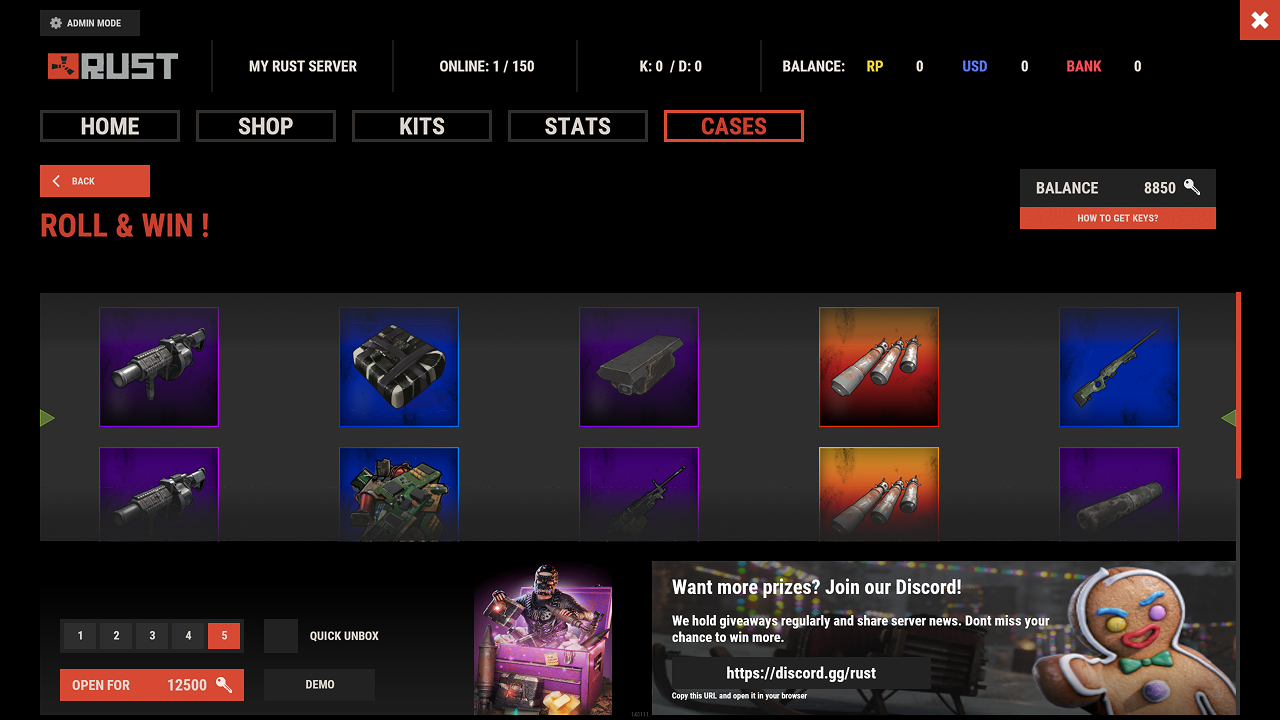Select case count 4
The width and height of the screenshot is (1280, 720).
[188, 636]
